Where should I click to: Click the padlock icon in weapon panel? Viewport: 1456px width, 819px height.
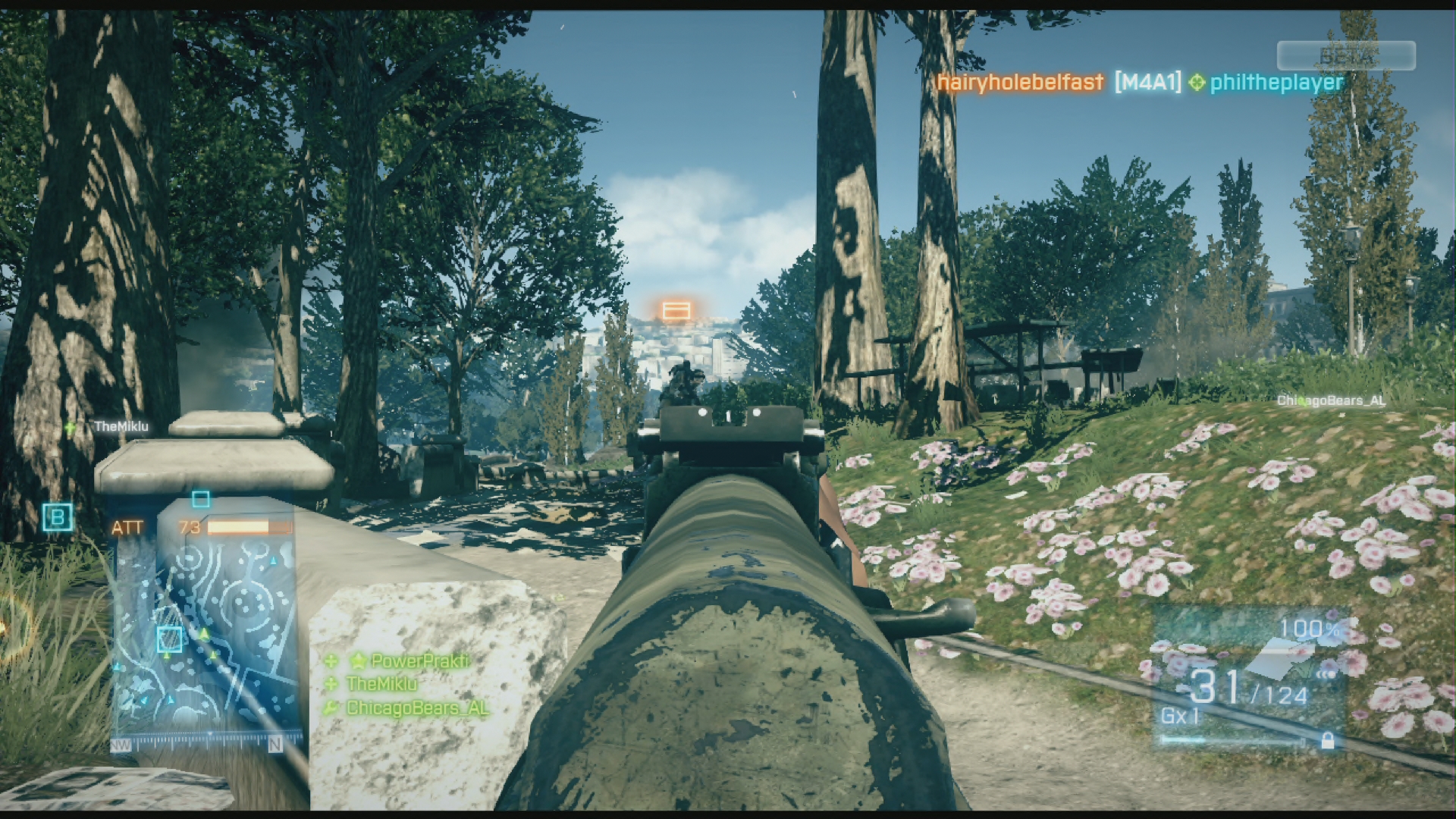(x=1327, y=741)
